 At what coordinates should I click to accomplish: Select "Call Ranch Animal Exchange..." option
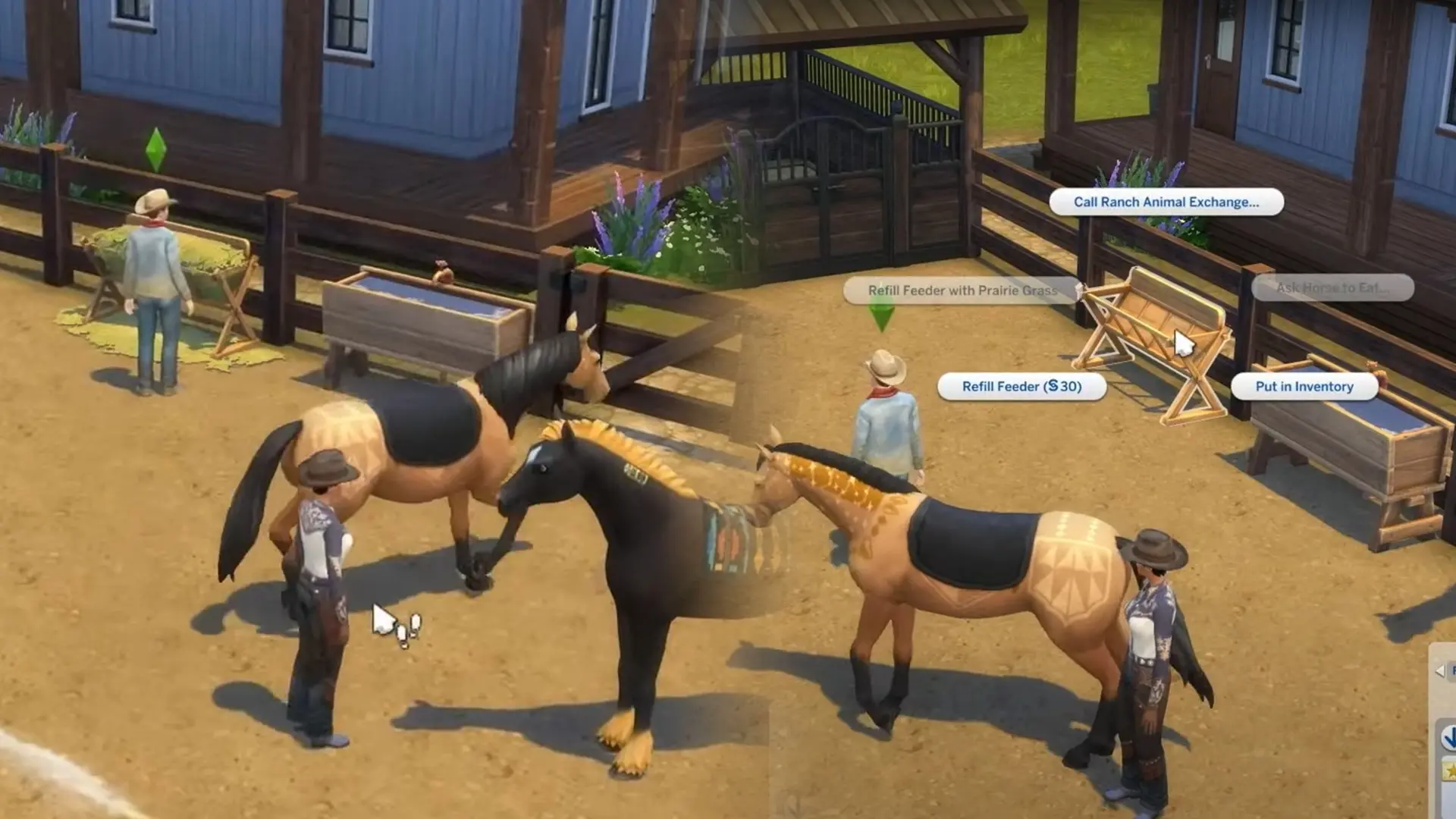pyautogui.click(x=1167, y=202)
